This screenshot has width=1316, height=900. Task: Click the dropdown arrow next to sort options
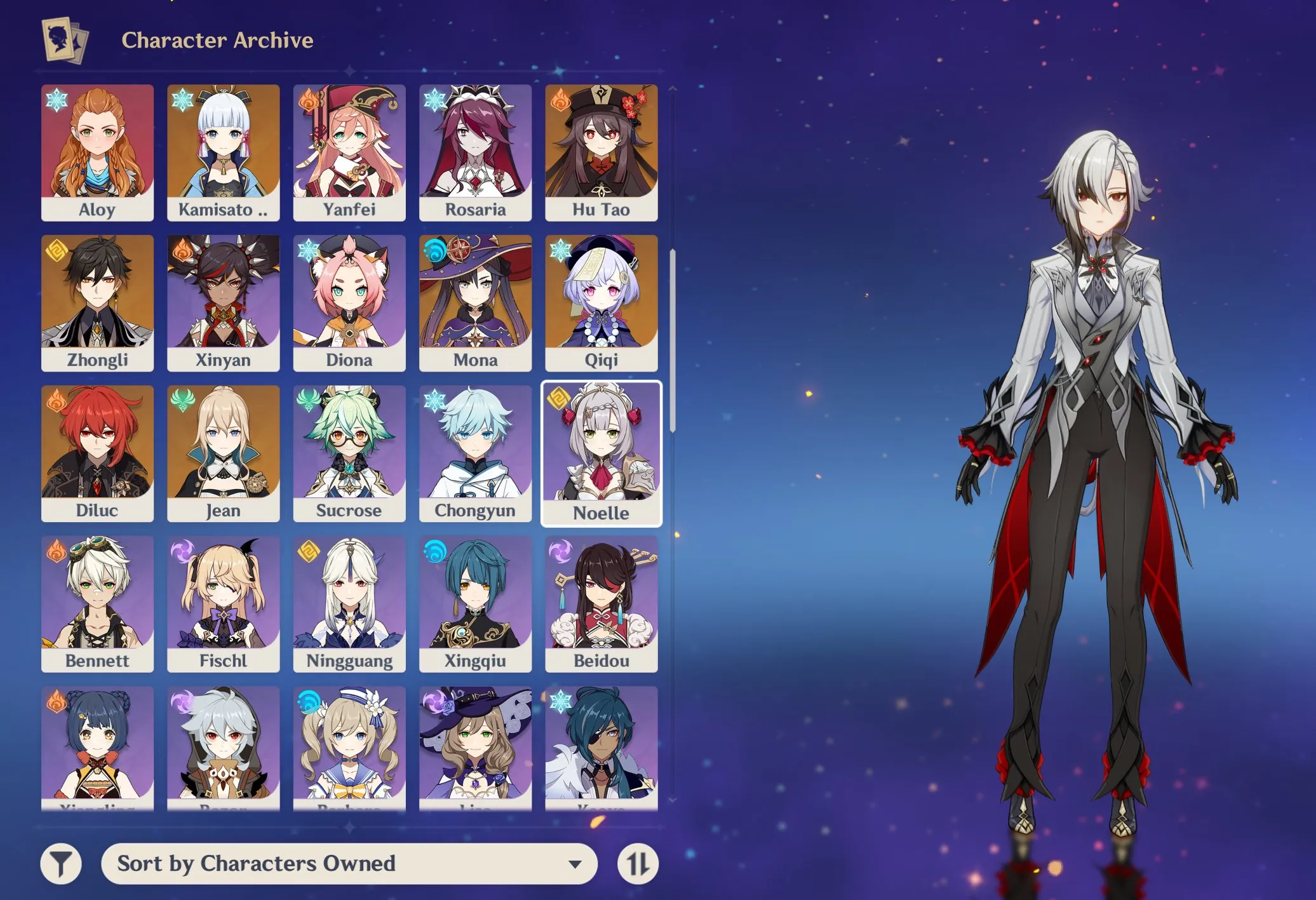tap(577, 864)
